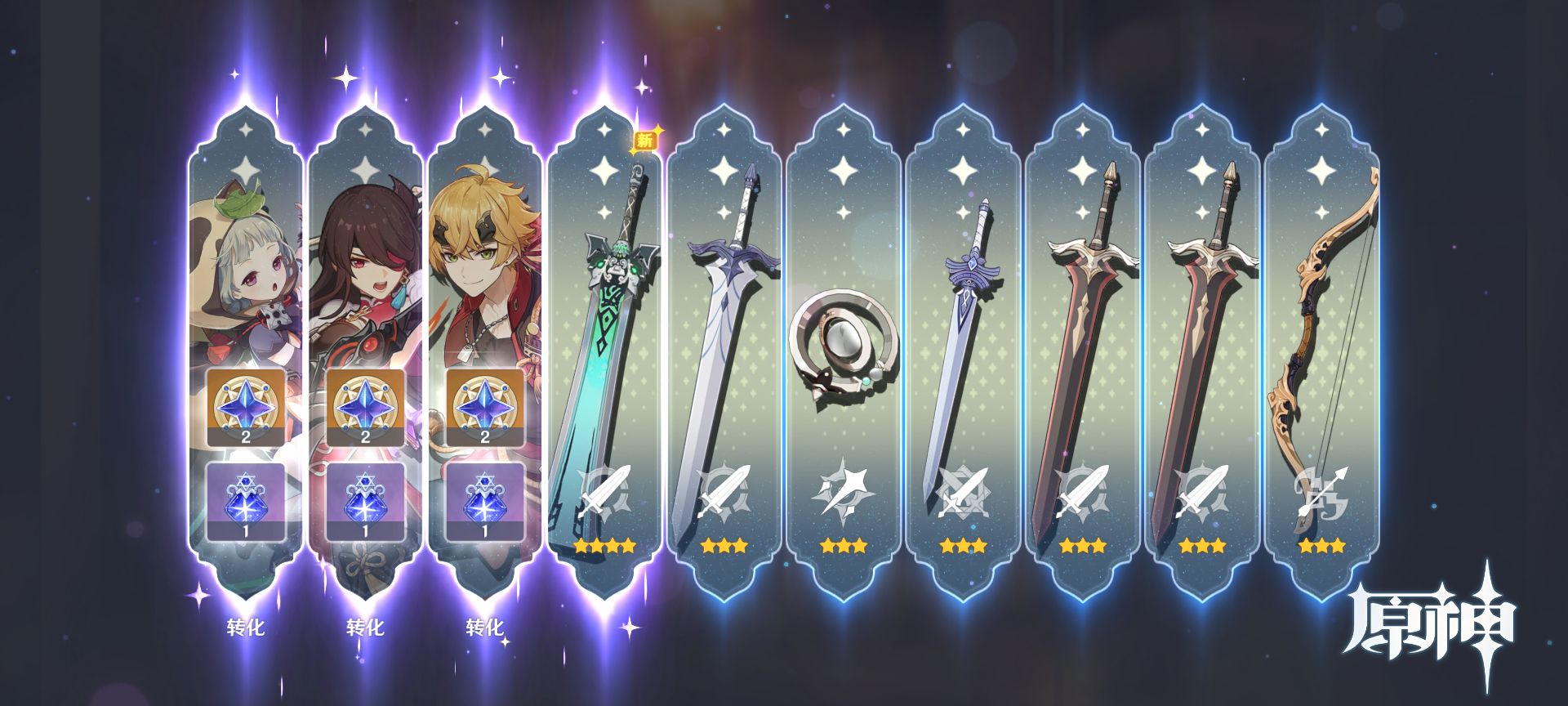Select the 3-star ring catalyst card
The height and width of the screenshot is (706, 1568).
pos(843,351)
